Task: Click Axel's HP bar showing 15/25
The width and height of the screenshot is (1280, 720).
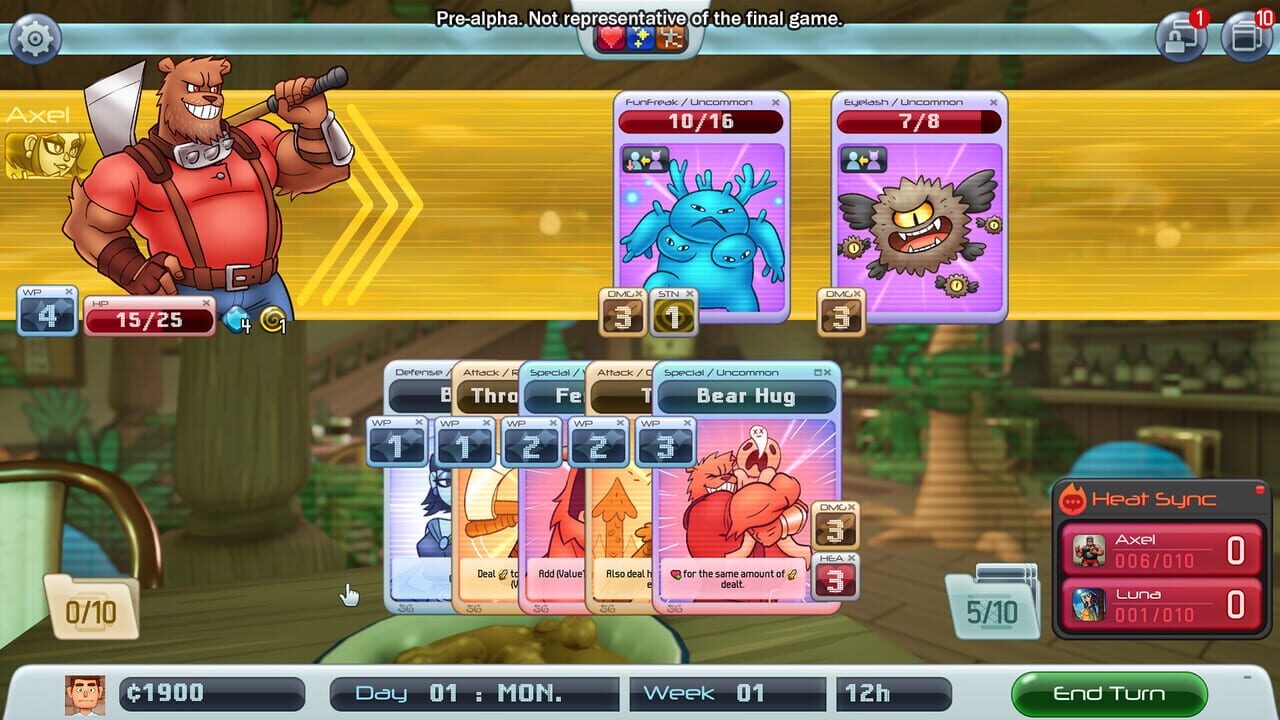Action: tap(148, 320)
